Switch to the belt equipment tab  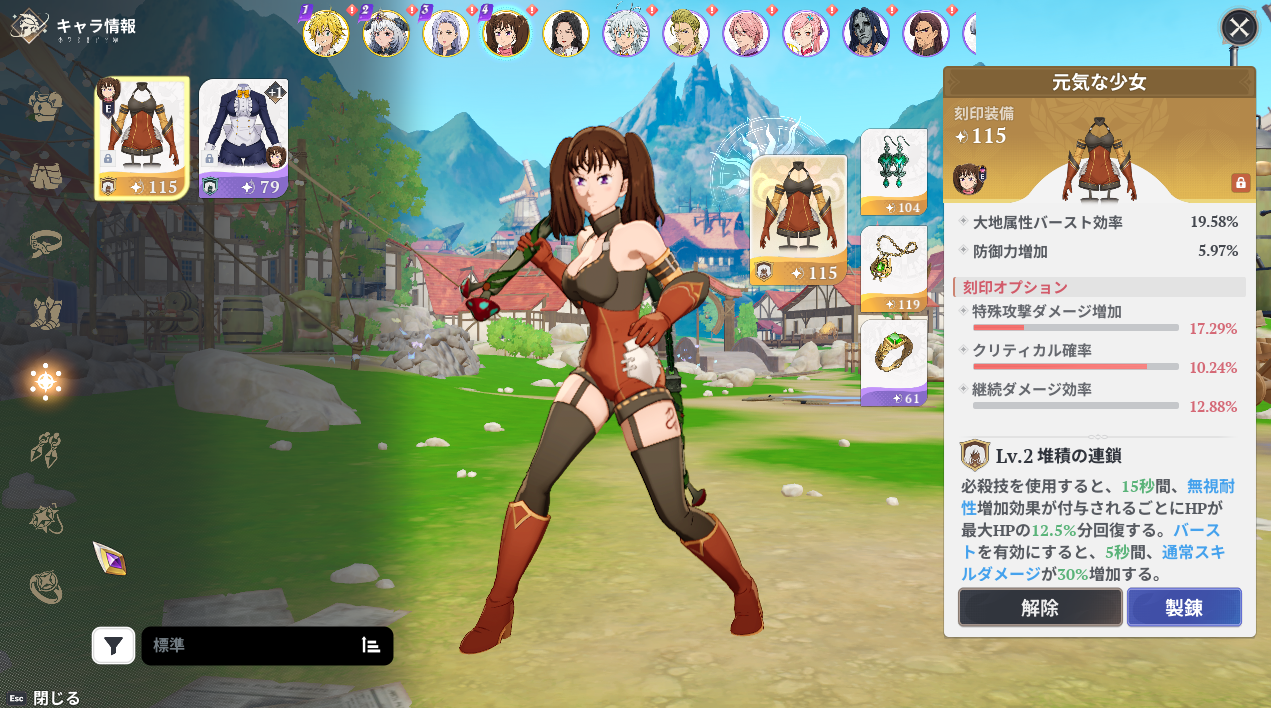click(x=46, y=243)
